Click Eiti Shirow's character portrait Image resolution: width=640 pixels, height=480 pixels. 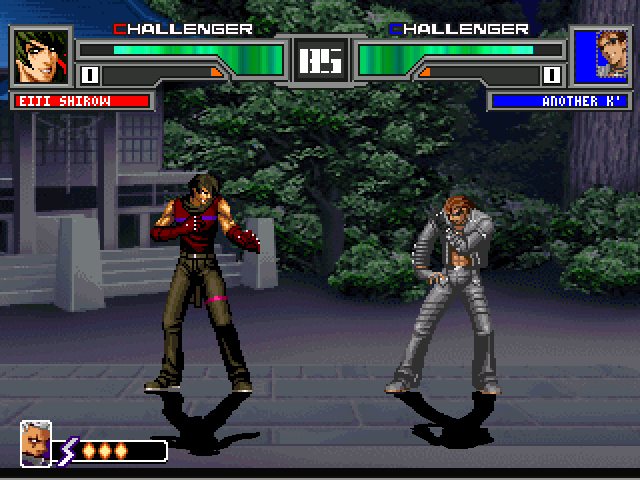pyautogui.click(x=42, y=56)
